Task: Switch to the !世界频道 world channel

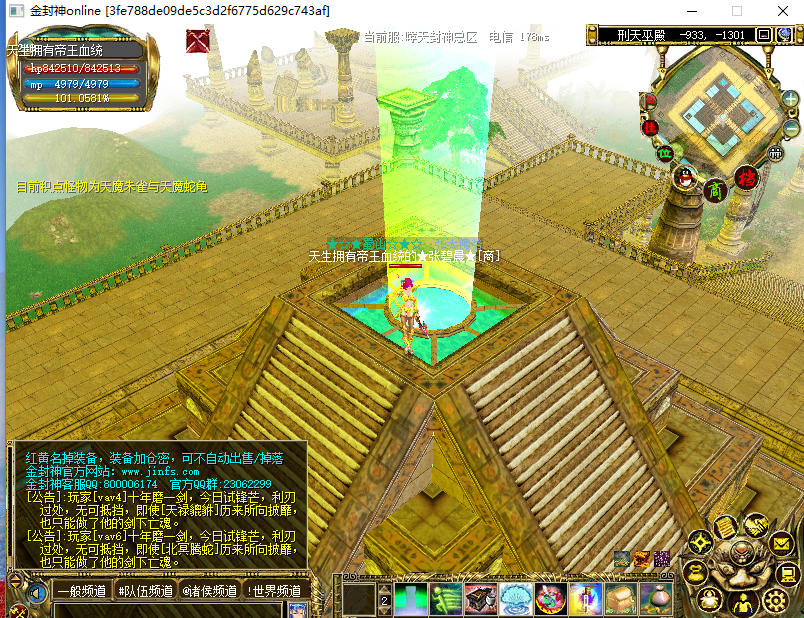Action: (273, 591)
